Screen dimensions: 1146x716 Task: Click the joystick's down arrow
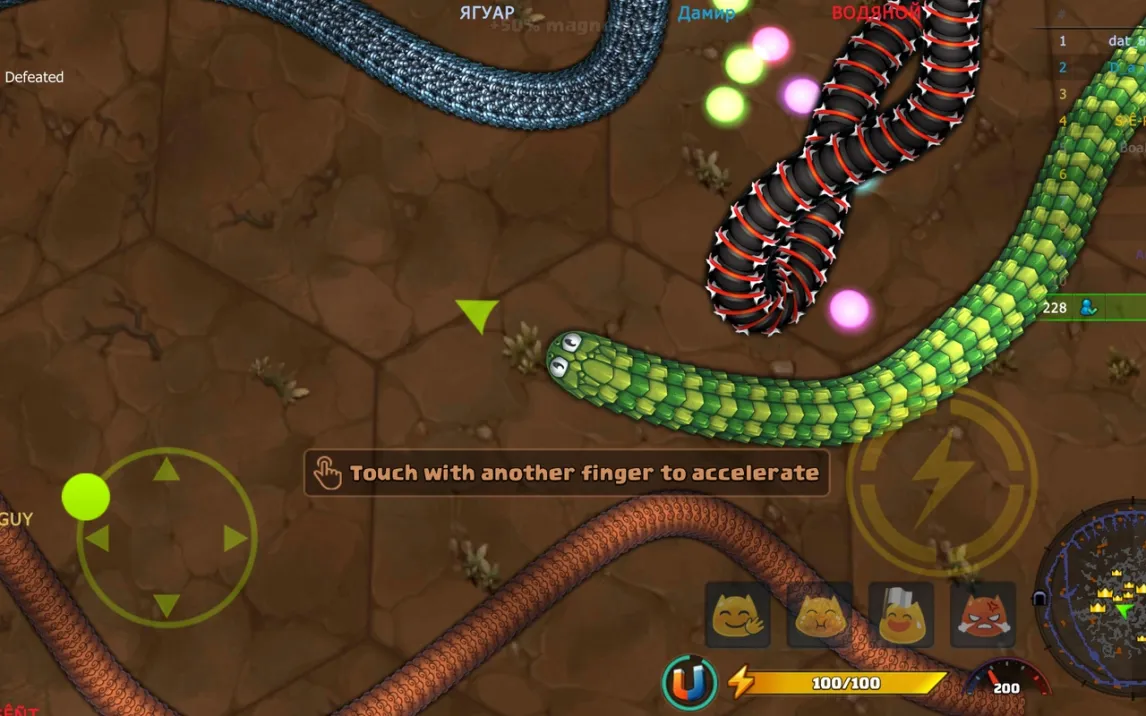click(x=166, y=606)
